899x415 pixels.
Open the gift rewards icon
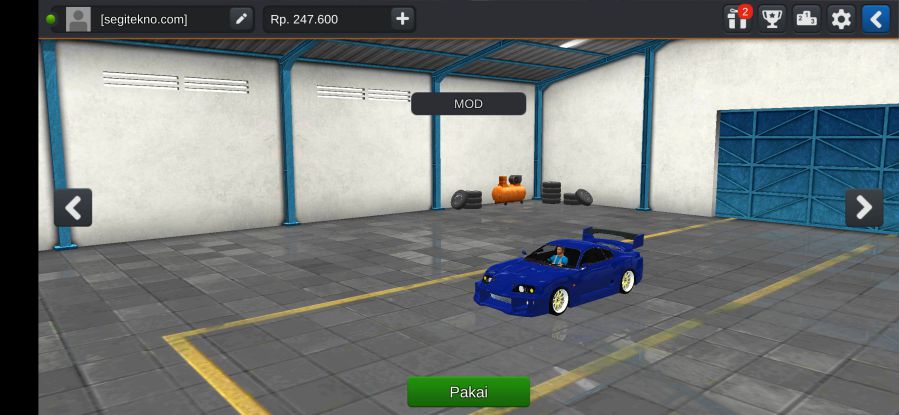pos(738,19)
